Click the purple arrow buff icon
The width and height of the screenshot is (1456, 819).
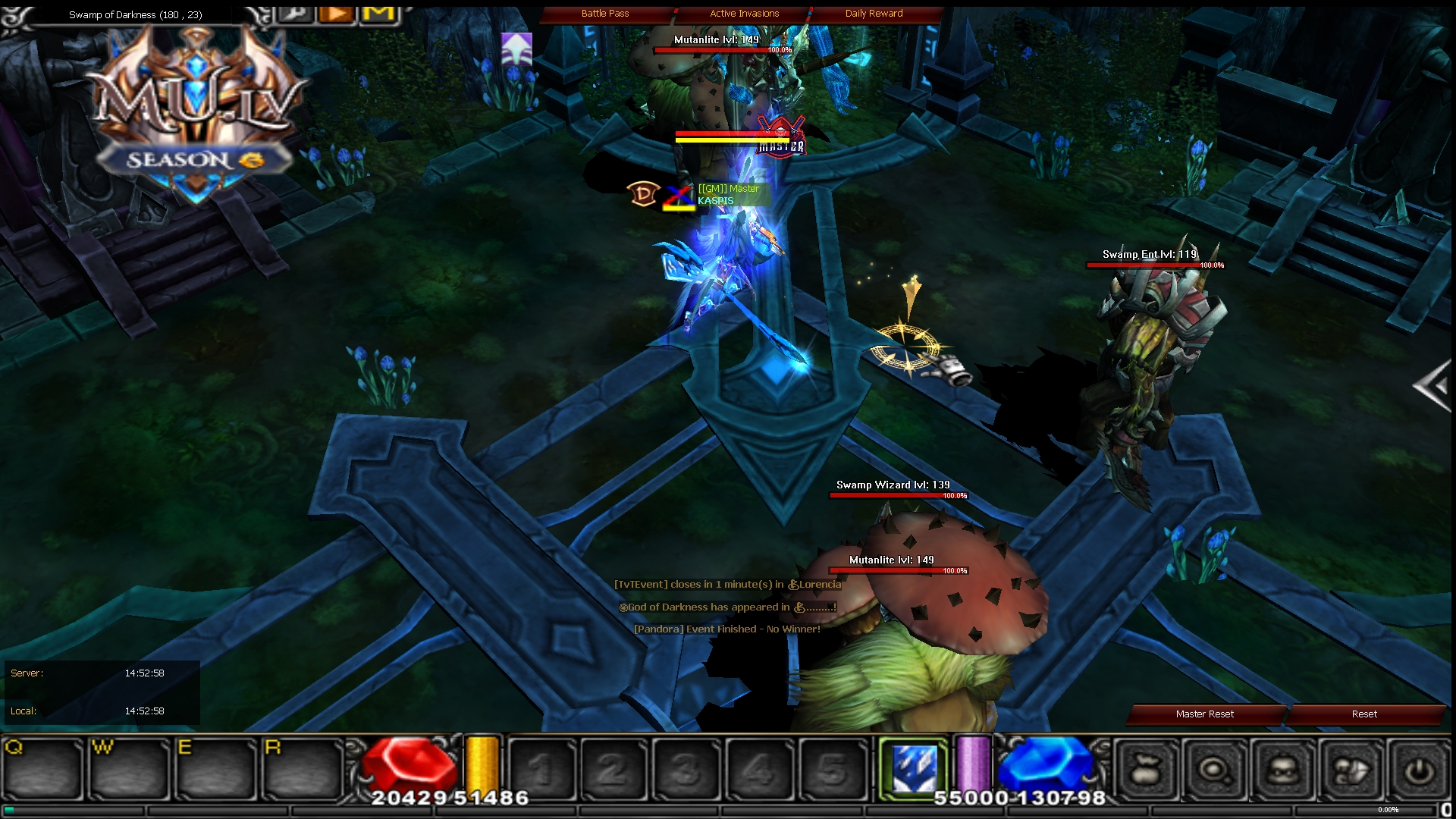click(x=515, y=48)
